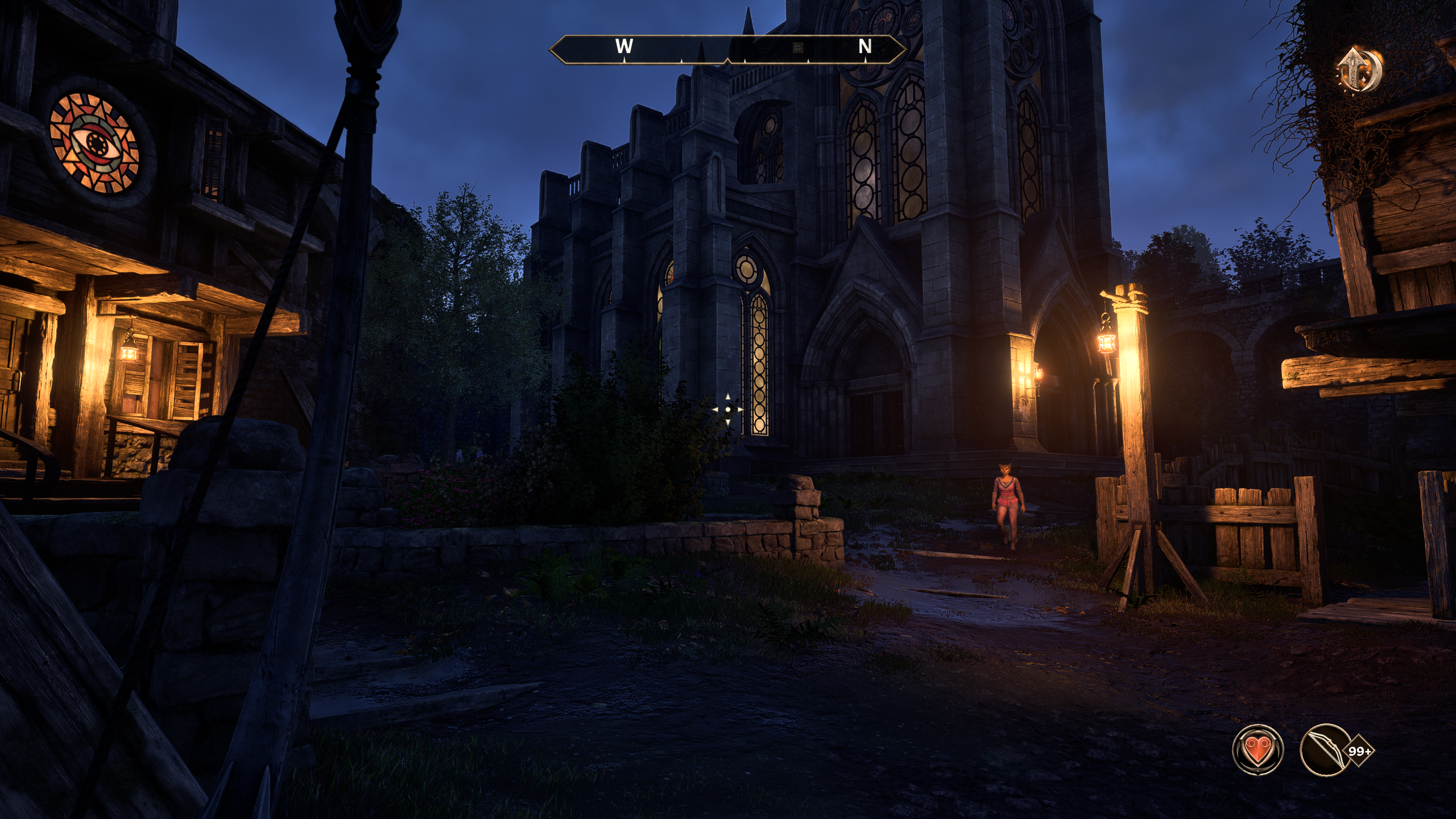
Task: Click the equipped bow weapon icon
Action: pyautogui.click(x=1326, y=750)
